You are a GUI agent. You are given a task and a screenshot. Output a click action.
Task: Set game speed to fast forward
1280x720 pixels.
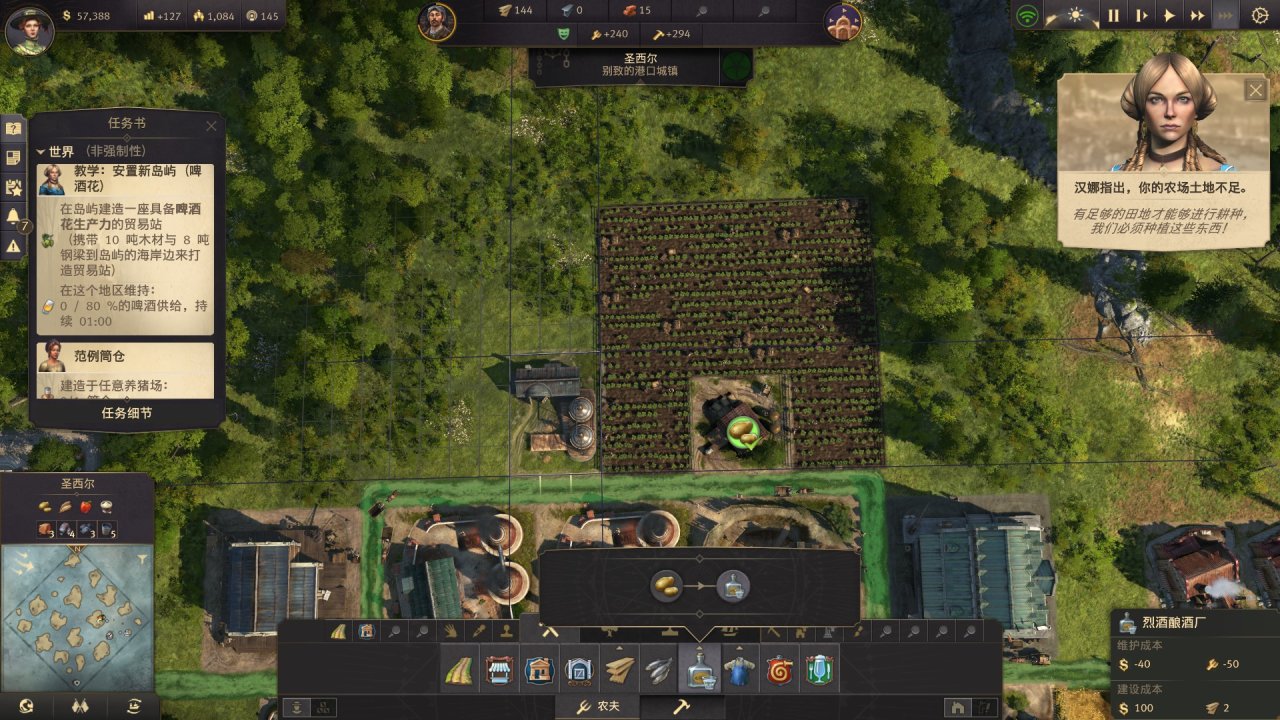click(1197, 16)
